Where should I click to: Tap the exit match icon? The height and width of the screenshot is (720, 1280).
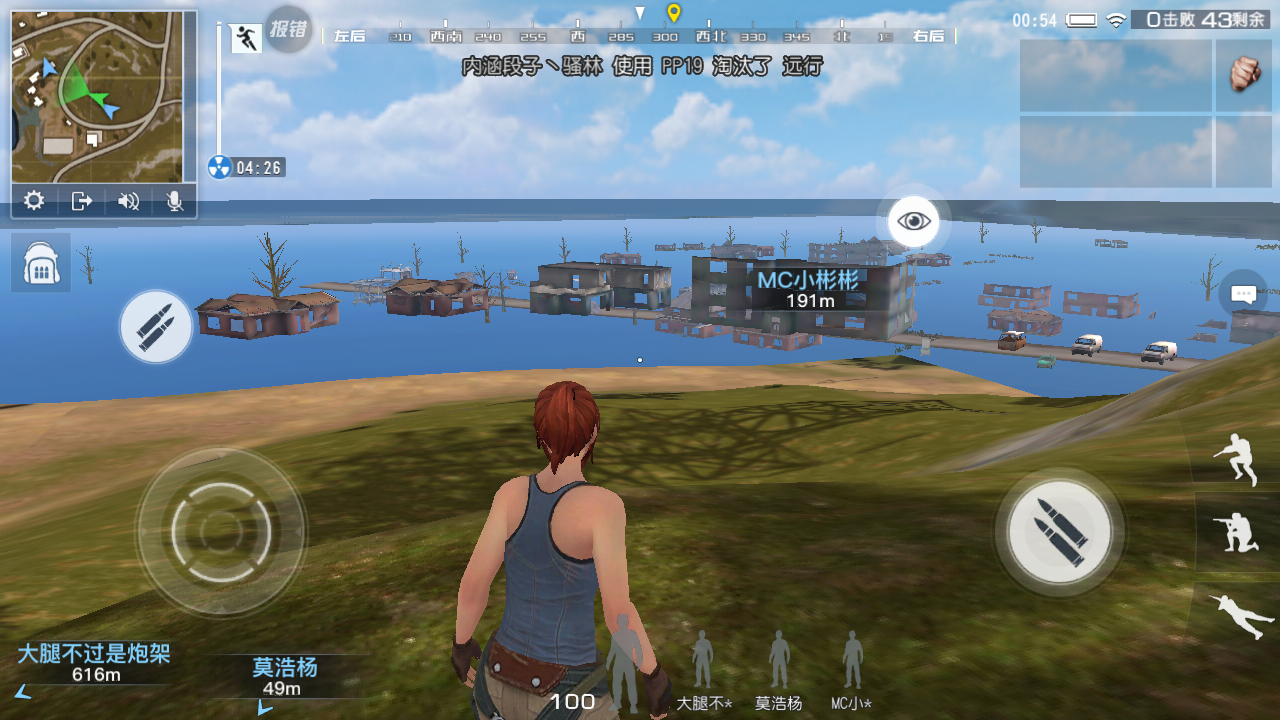81,201
